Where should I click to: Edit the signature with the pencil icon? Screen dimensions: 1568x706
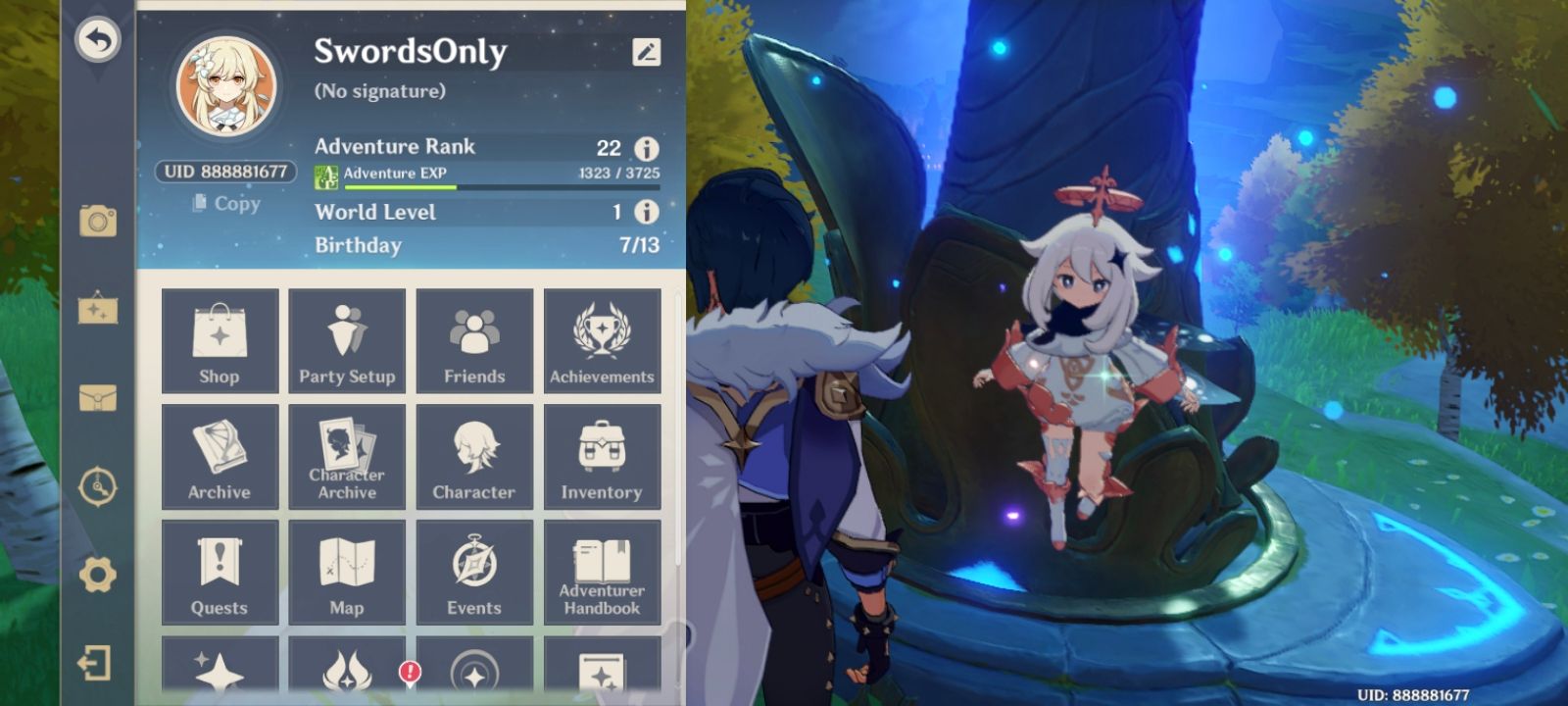click(647, 53)
